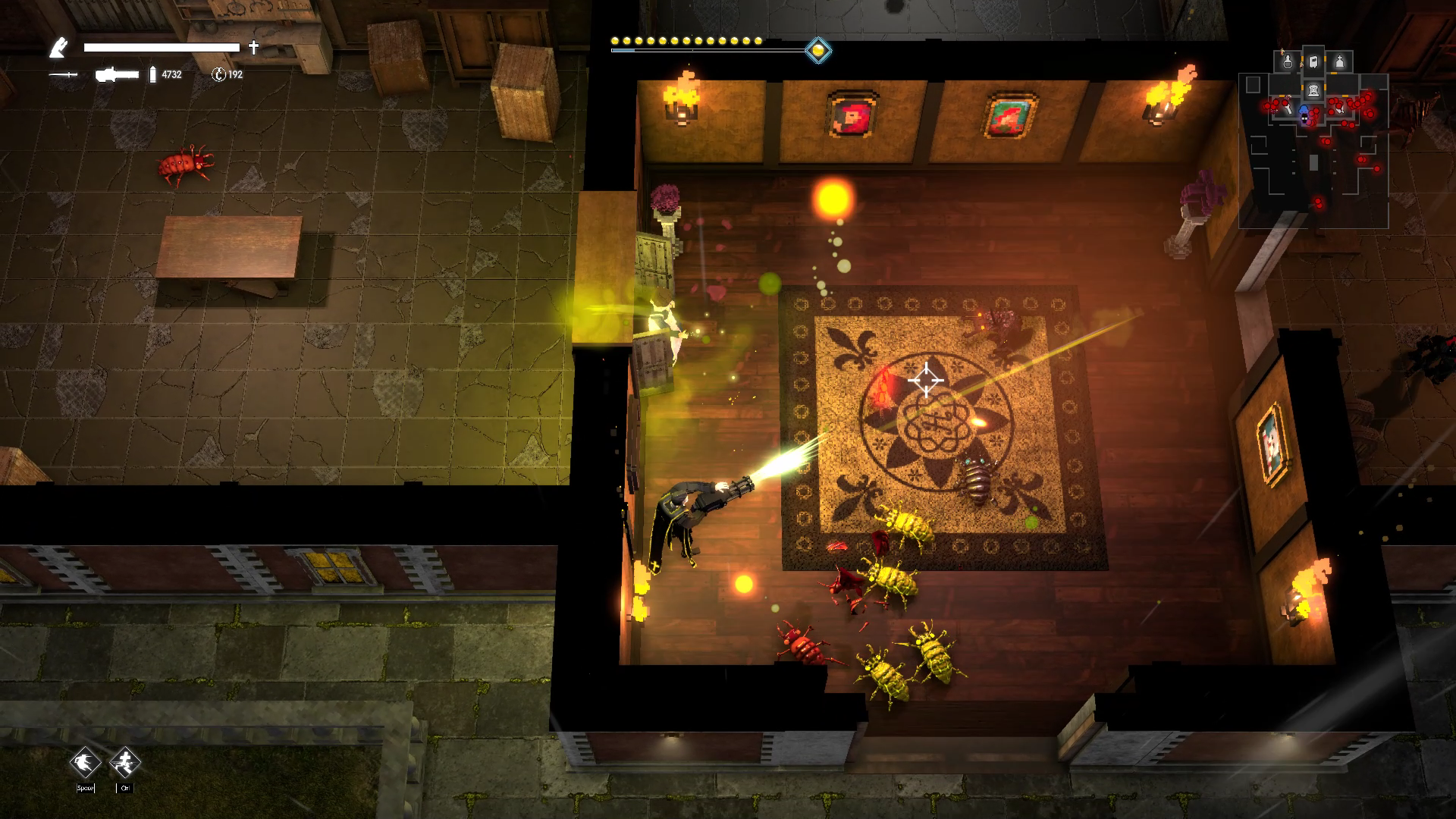Image resolution: width=1456 pixels, height=819 pixels.
Task: Activate the dash ability icon
Action: tap(85, 762)
